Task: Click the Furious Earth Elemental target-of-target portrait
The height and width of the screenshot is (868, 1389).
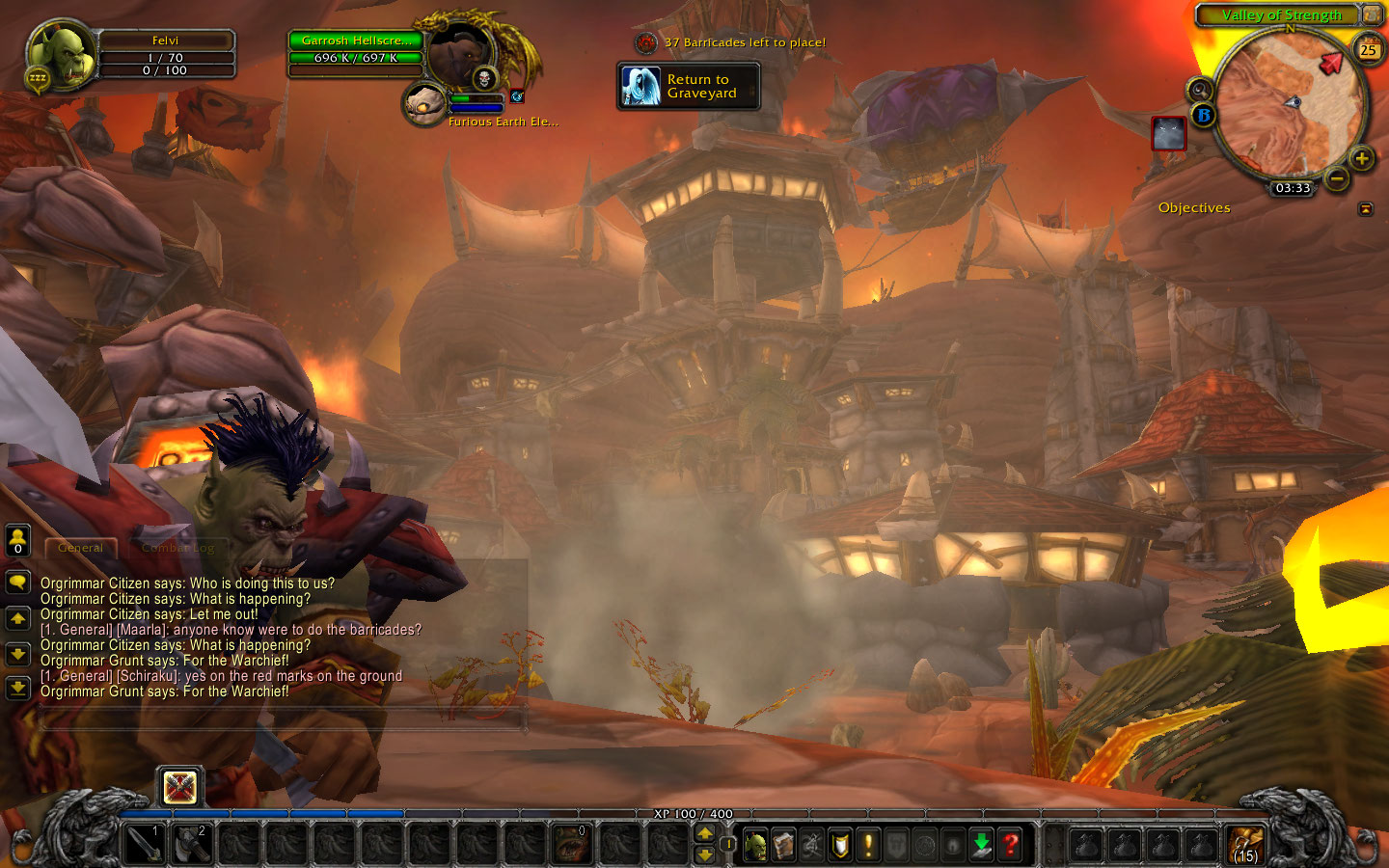Action: click(422, 104)
